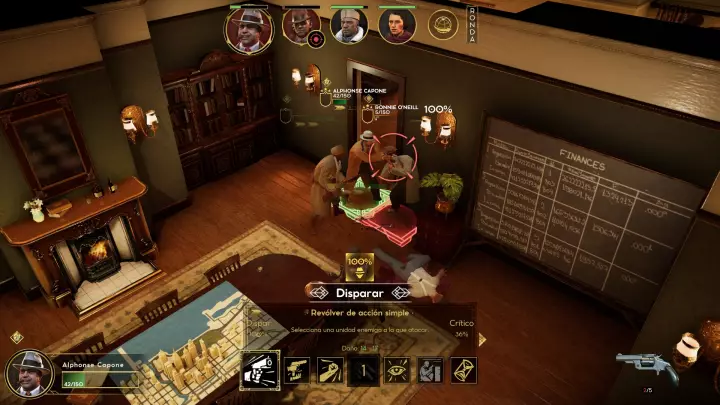
Task: Open the revolver weapon slot
Action: pos(641,365)
